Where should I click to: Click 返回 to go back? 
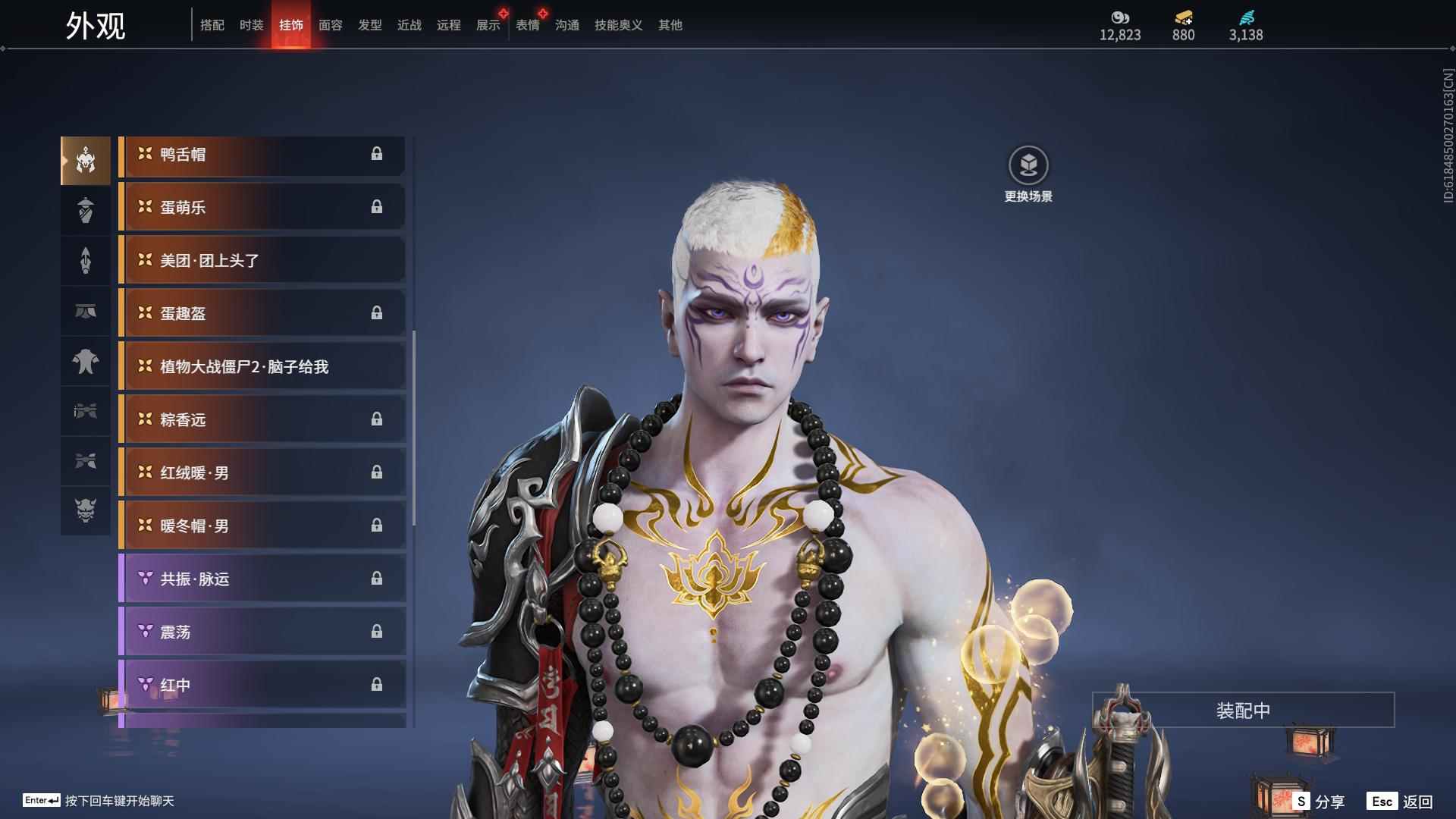pyautogui.click(x=1401, y=802)
